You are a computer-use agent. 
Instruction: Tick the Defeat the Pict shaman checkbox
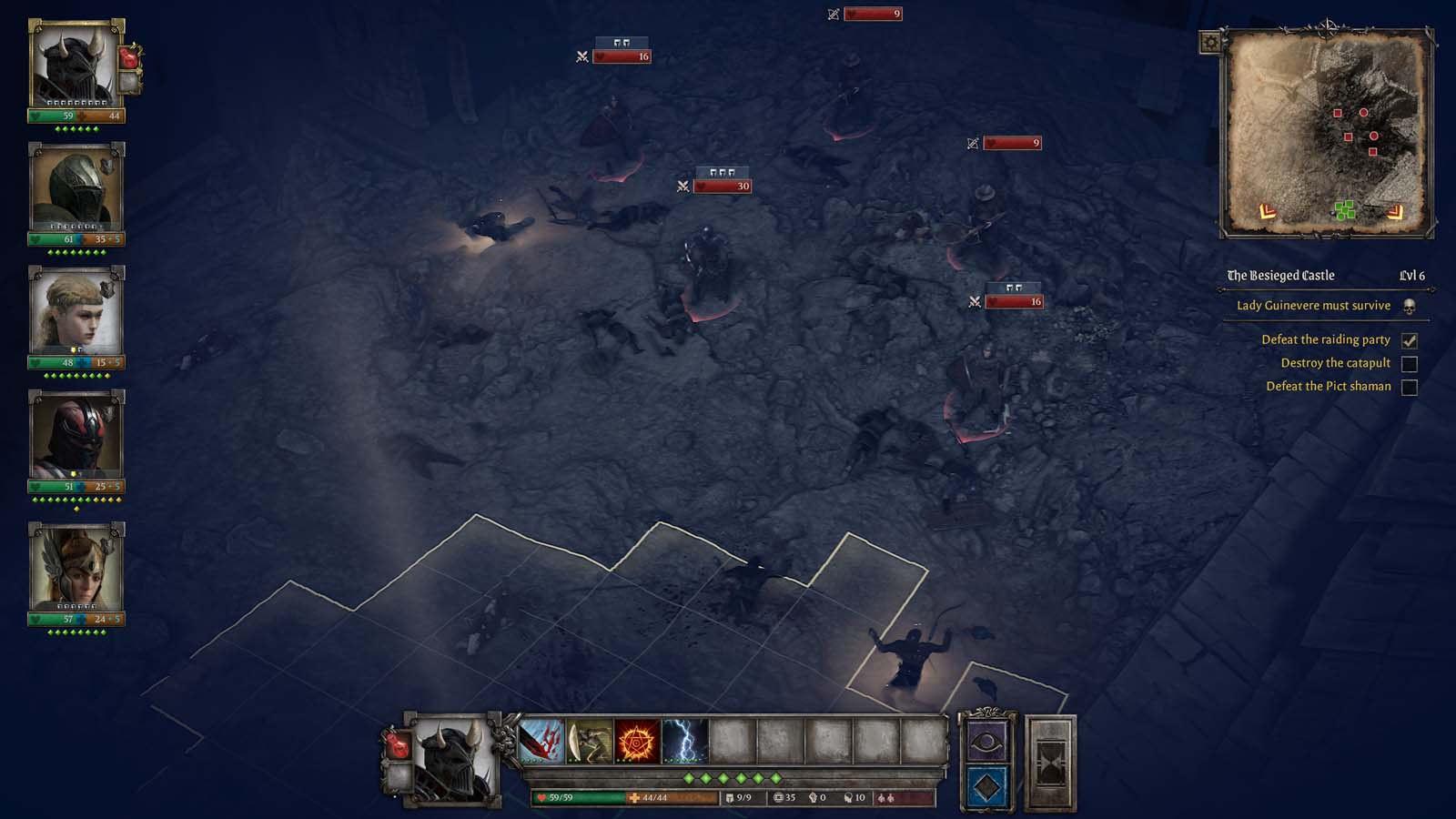pos(1411,386)
